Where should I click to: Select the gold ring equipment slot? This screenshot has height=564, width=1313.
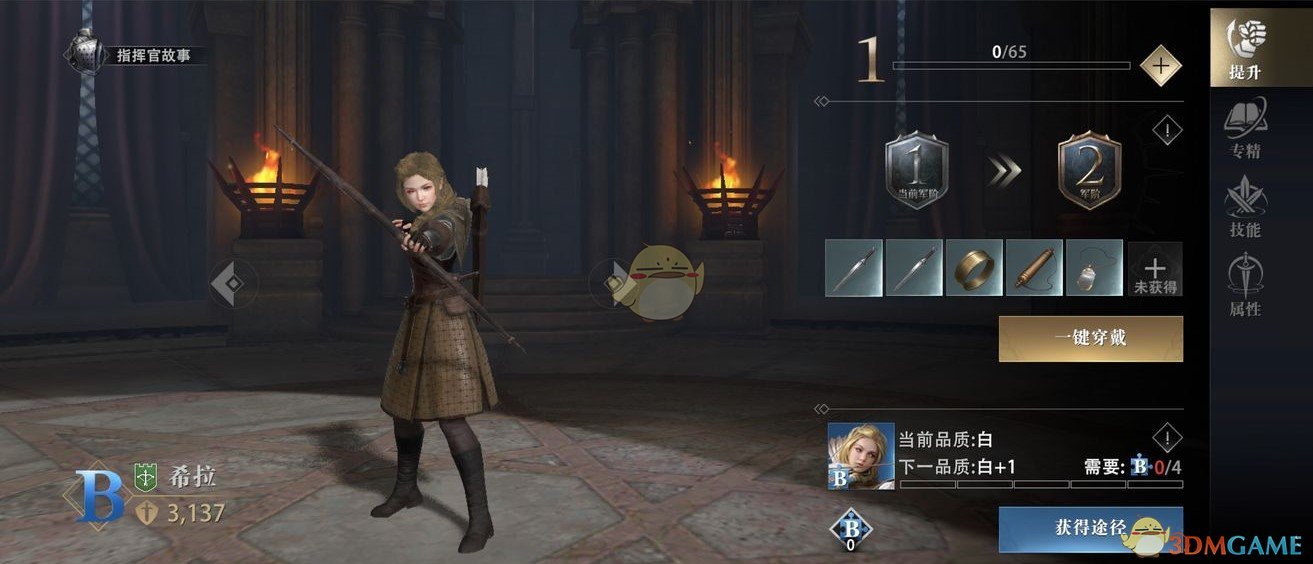click(974, 268)
